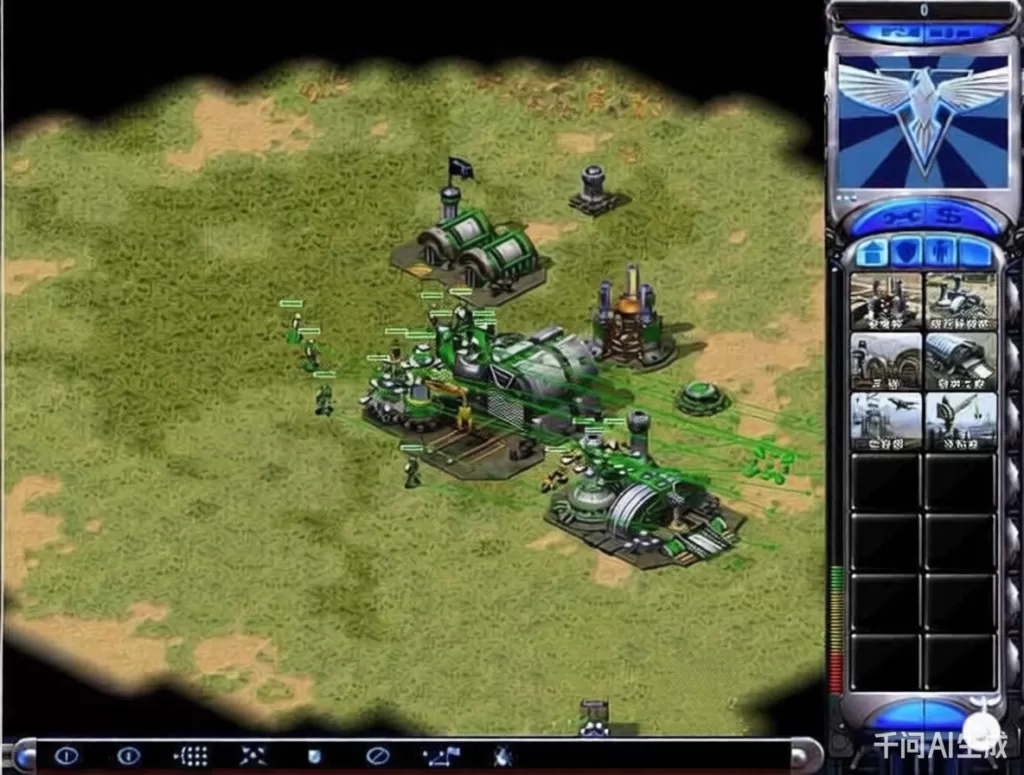
Task: Click the shield guard command
Action: [315, 756]
